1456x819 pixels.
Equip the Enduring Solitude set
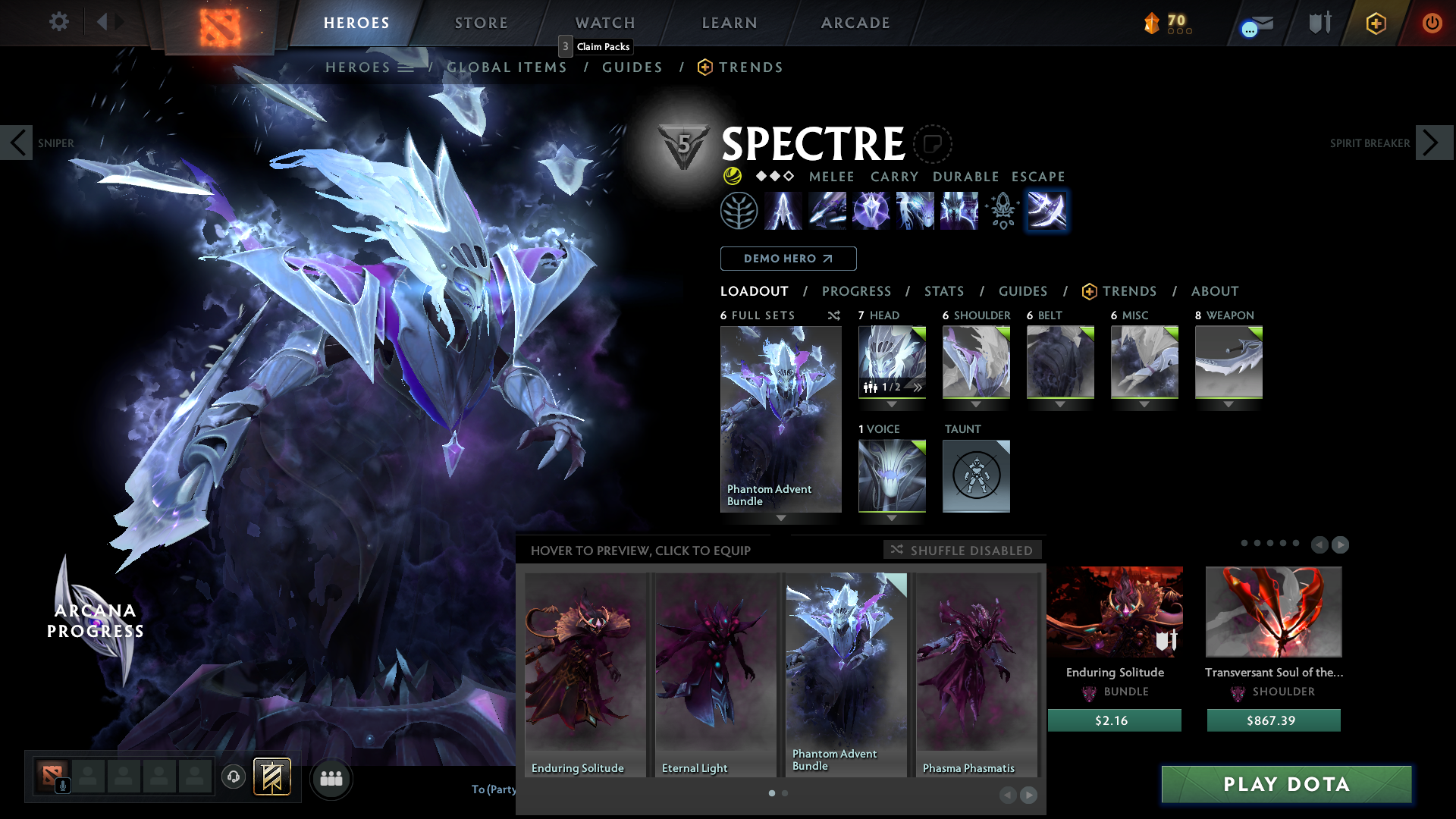[585, 674]
